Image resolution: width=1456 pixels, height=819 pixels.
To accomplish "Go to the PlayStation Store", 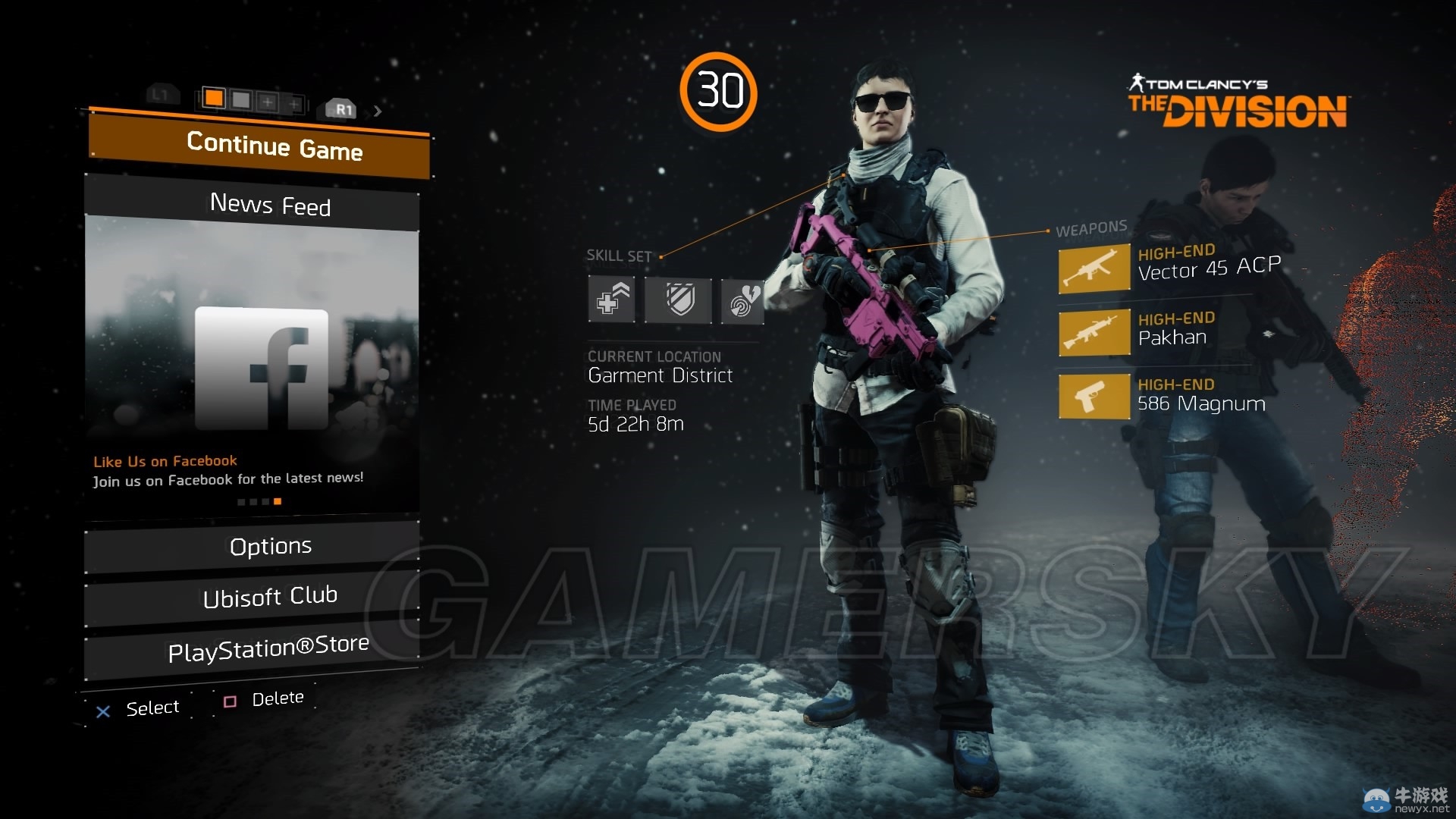I will coord(268,648).
